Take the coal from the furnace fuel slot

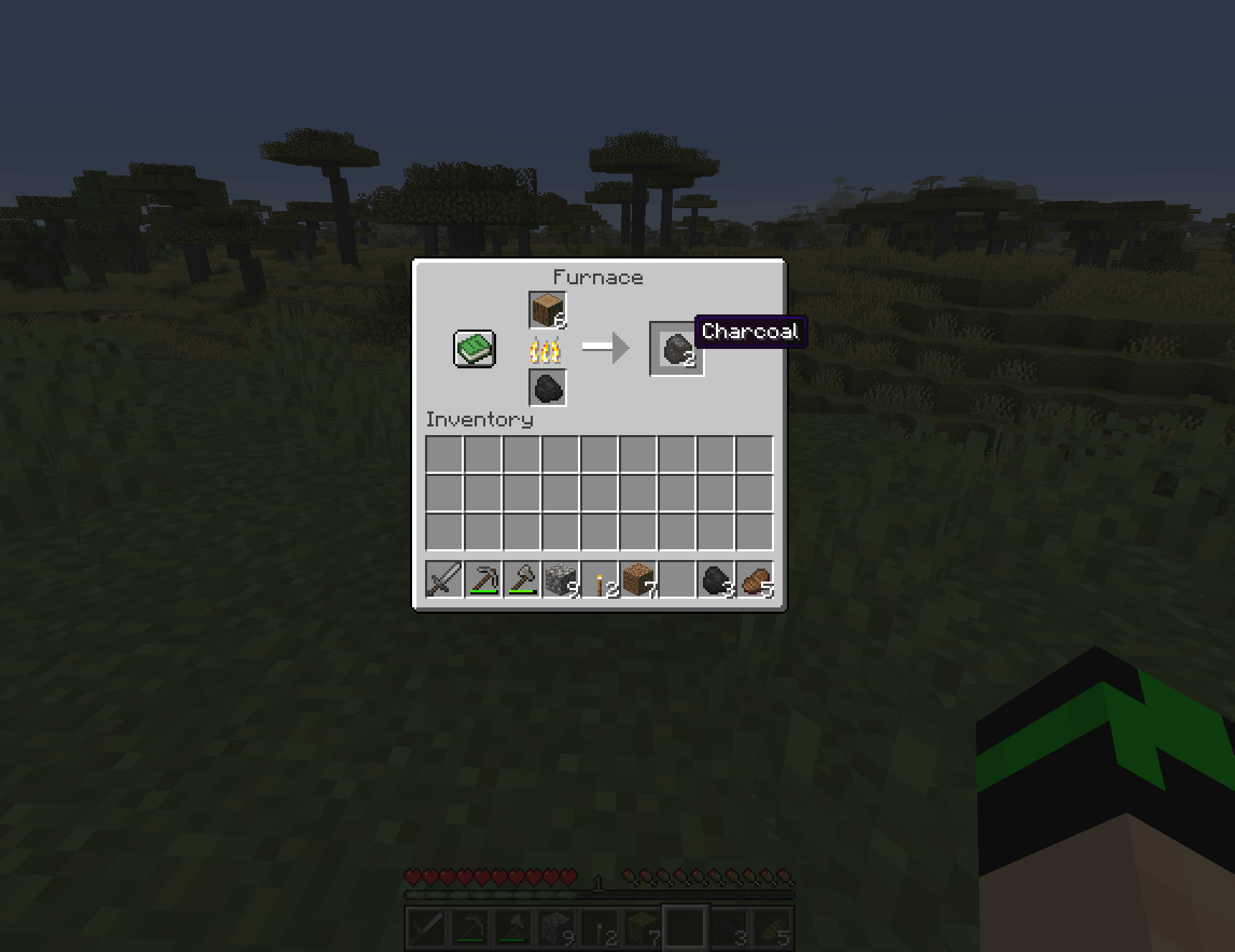[x=548, y=388]
